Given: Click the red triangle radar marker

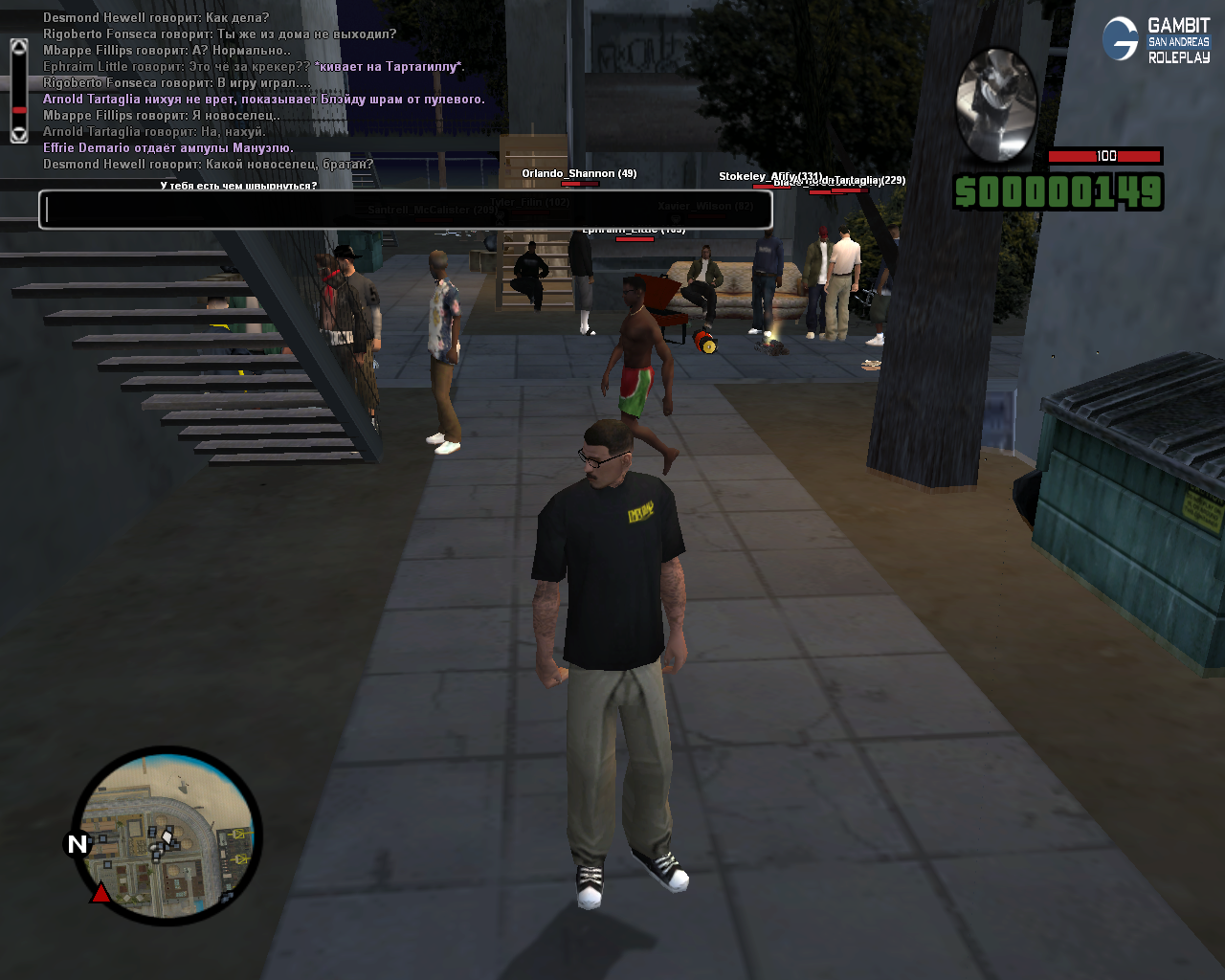Looking at the screenshot, I should (100, 893).
